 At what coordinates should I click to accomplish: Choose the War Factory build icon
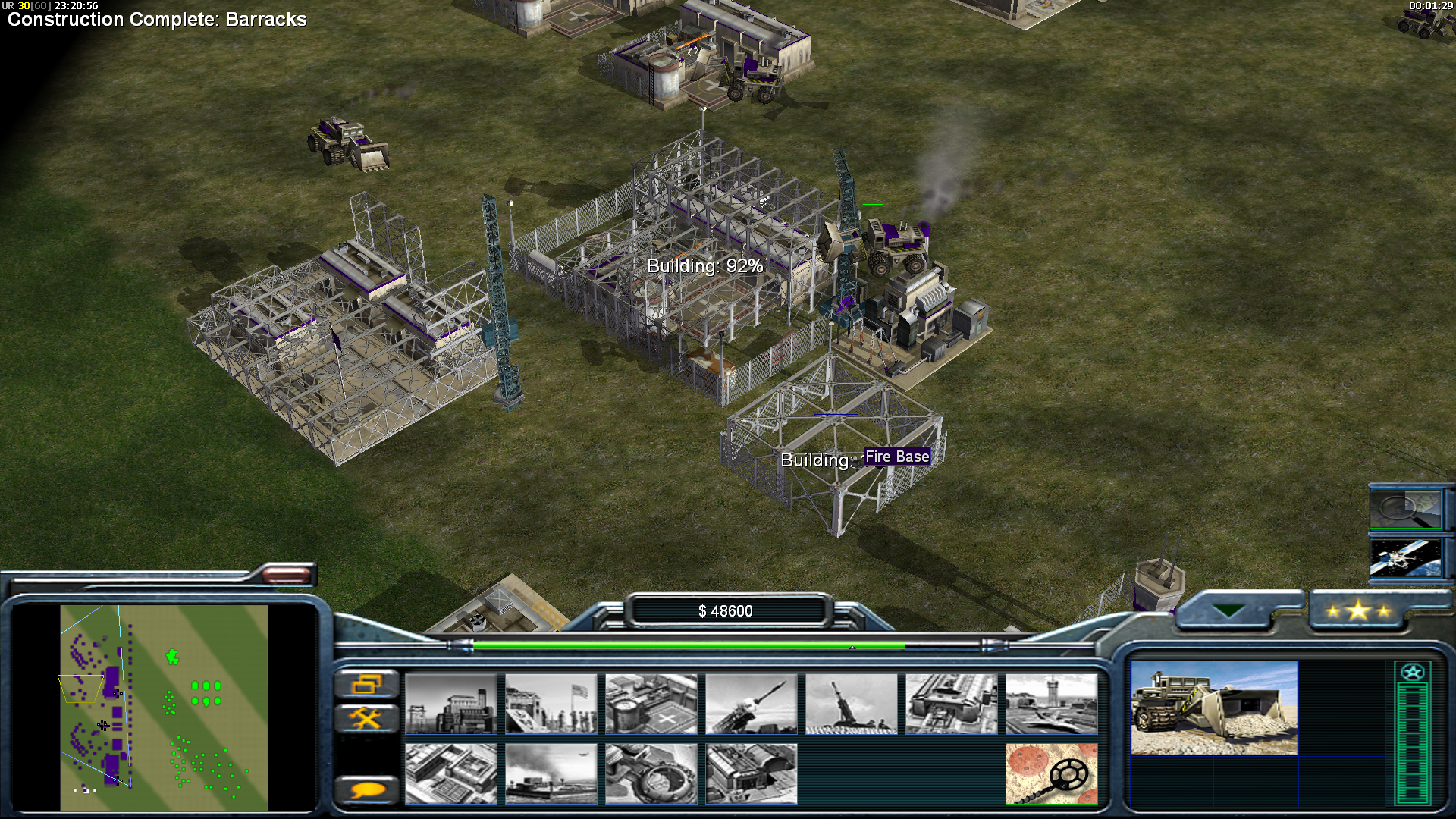(951, 704)
